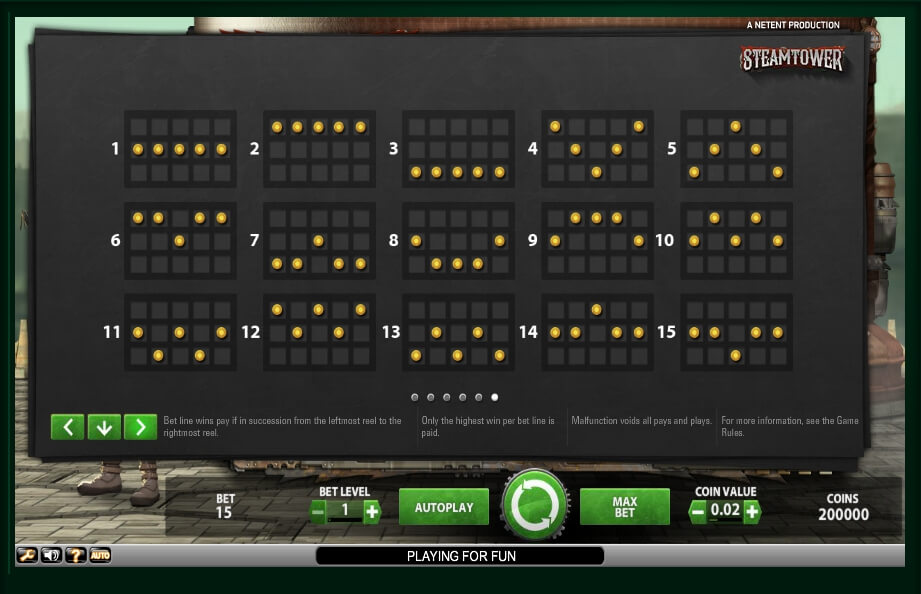Toggle sound with the speaker icon
Viewport: 921px width, 594px height.
[51, 555]
